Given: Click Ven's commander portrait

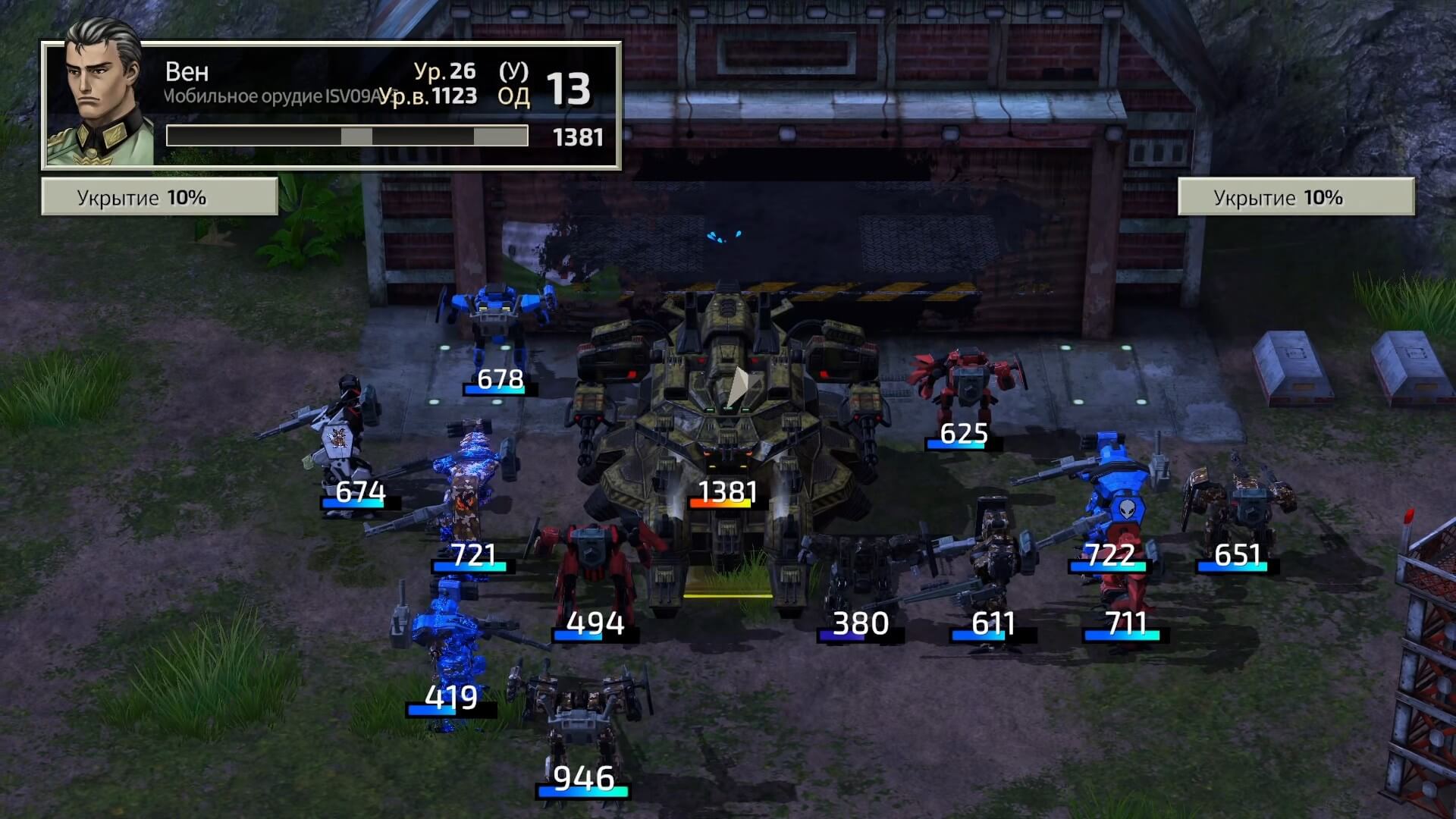Looking at the screenshot, I should coord(99,95).
